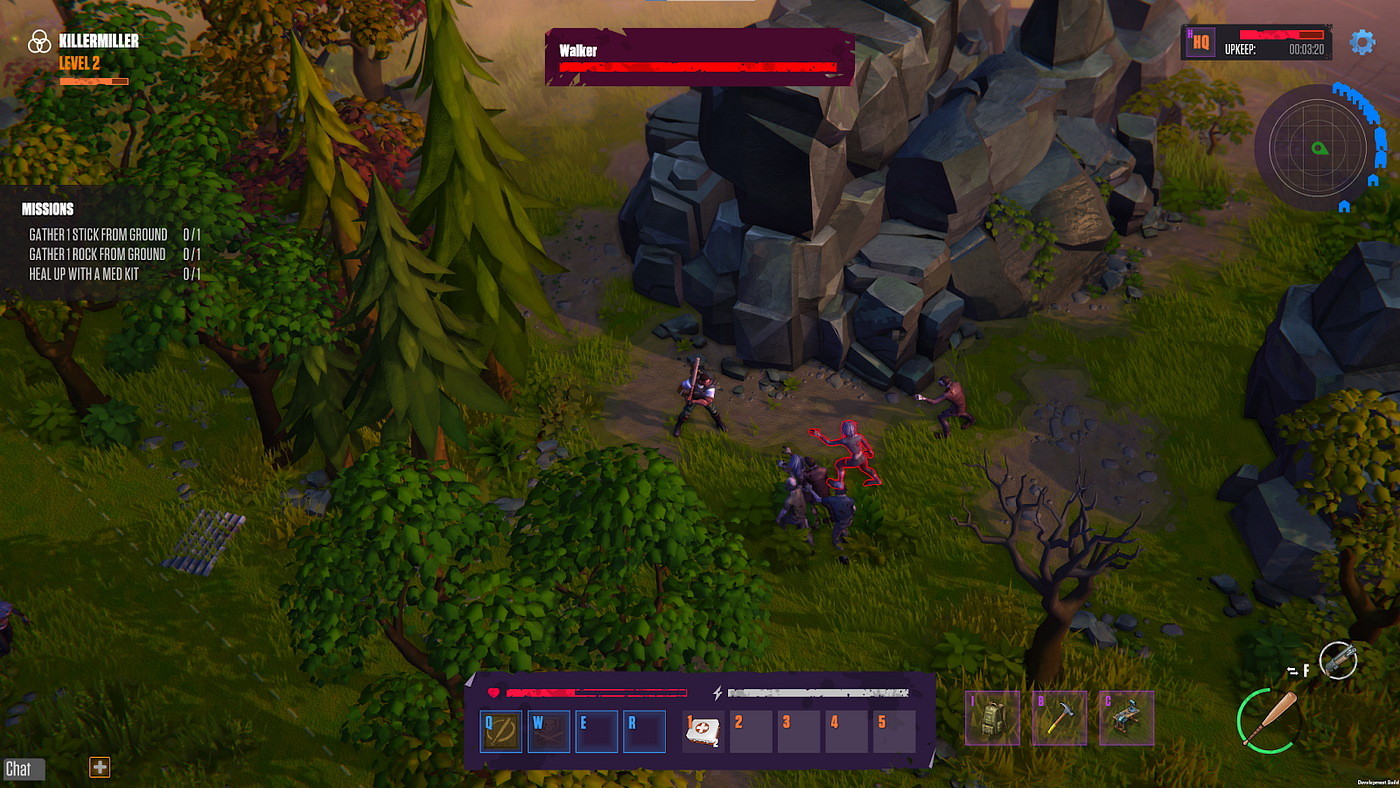Image resolution: width=1400 pixels, height=788 pixels.
Task: Click the three-circle emblem by Killermiller
Action: coord(39,41)
